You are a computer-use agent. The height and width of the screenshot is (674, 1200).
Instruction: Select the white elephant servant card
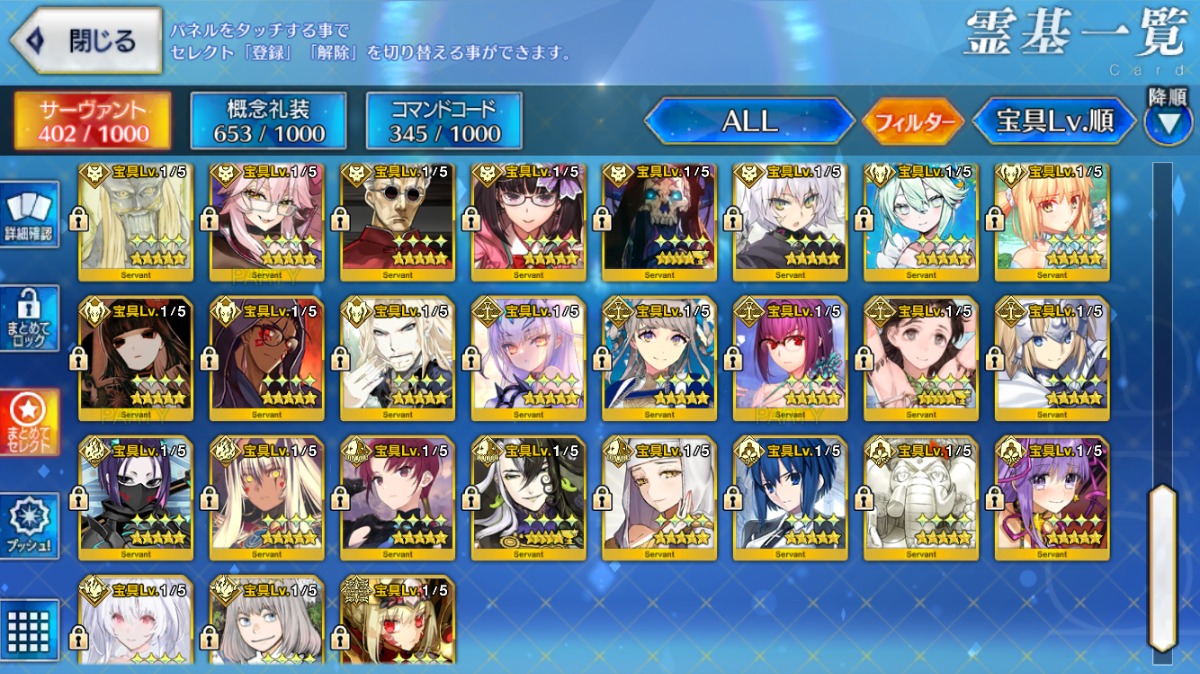[x=921, y=496]
